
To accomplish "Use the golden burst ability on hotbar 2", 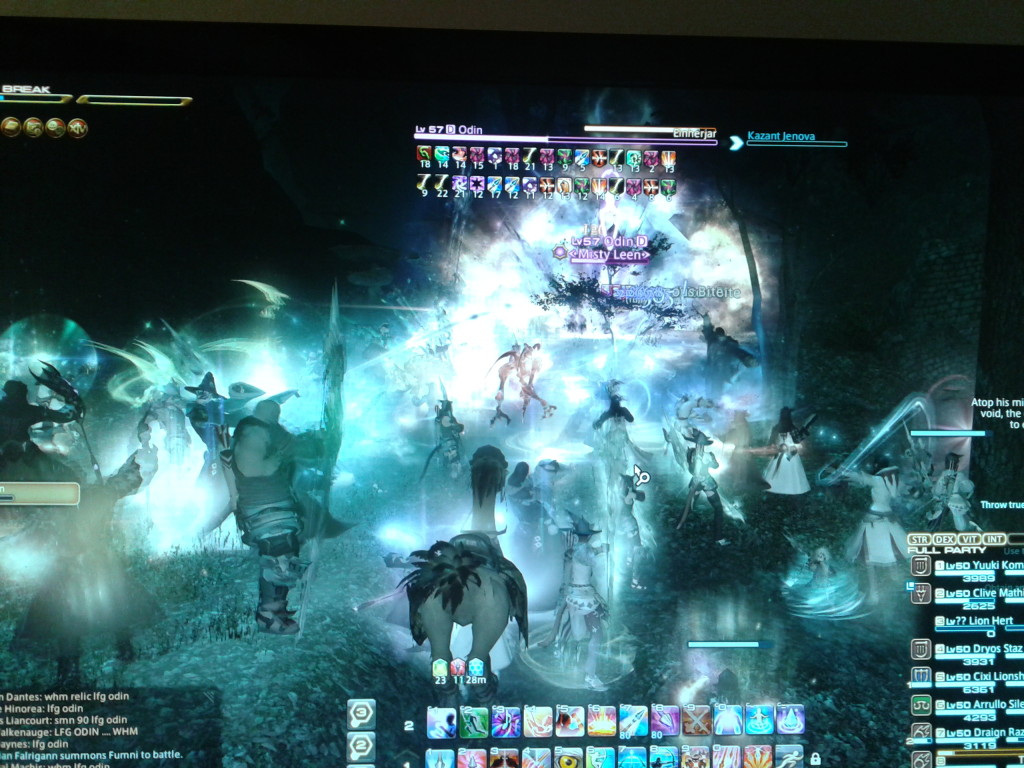I will point(601,721).
